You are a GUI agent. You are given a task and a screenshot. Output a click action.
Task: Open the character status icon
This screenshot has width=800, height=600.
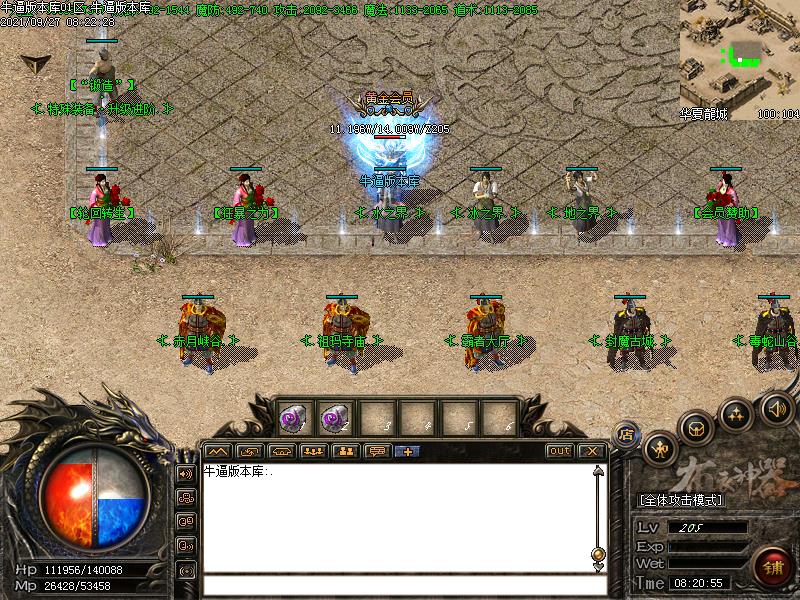coord(660,449)
